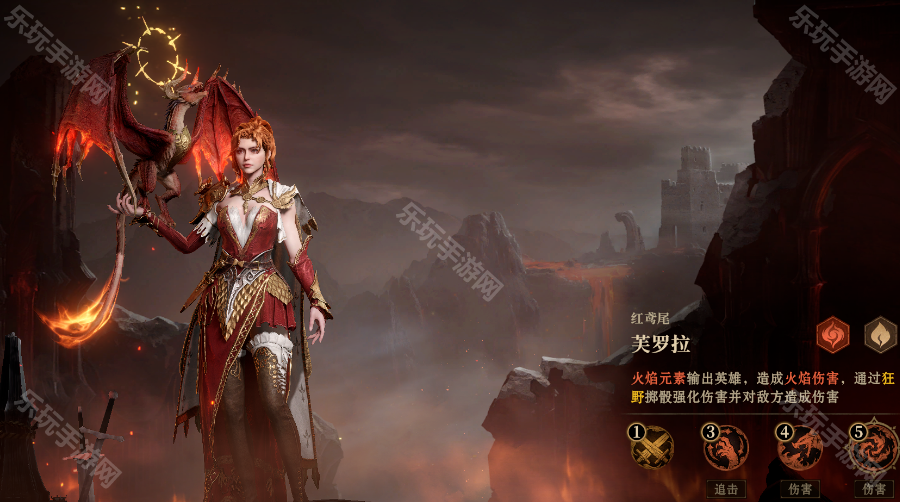900x502 pixels.
Task: Open the crossed swords skill numbered 1
Action: [650, 446]
